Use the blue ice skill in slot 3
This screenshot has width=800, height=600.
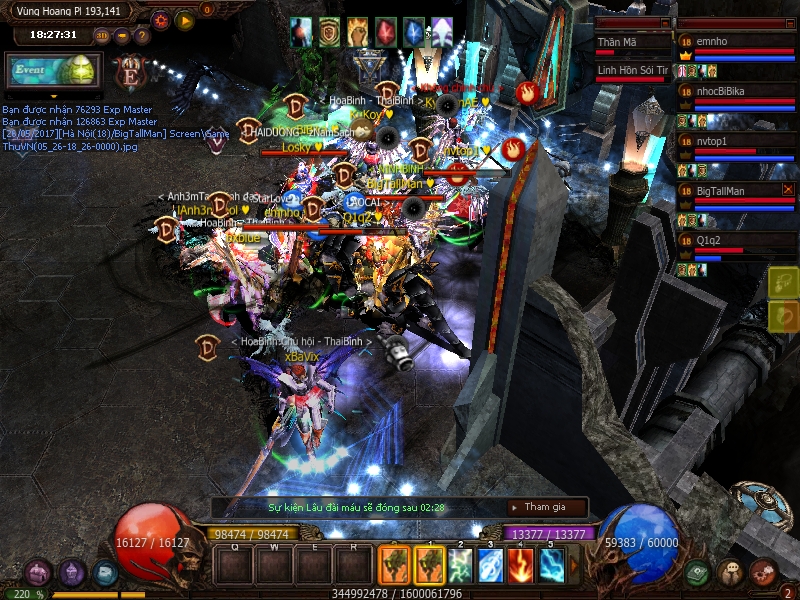click(491, 565)
